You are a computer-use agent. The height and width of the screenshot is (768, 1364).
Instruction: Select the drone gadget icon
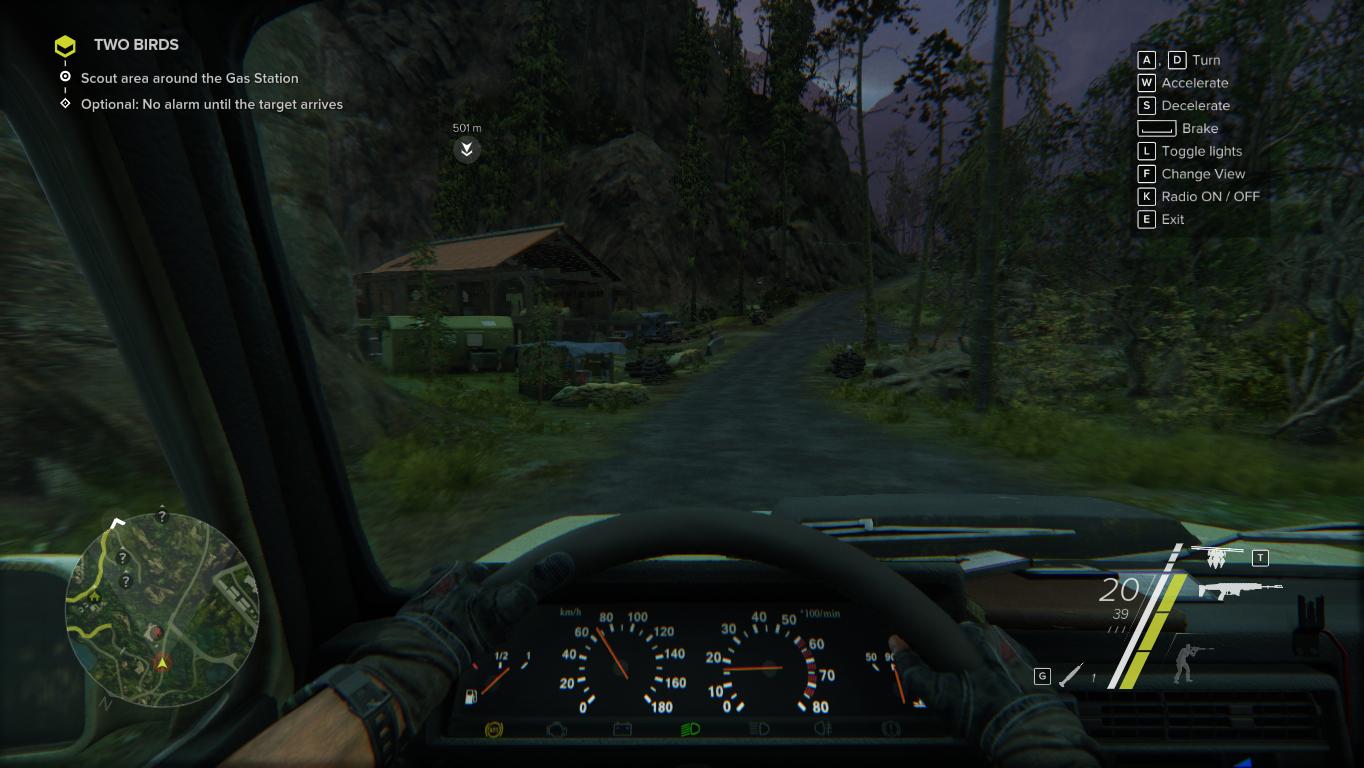(x=1216, y=556)
